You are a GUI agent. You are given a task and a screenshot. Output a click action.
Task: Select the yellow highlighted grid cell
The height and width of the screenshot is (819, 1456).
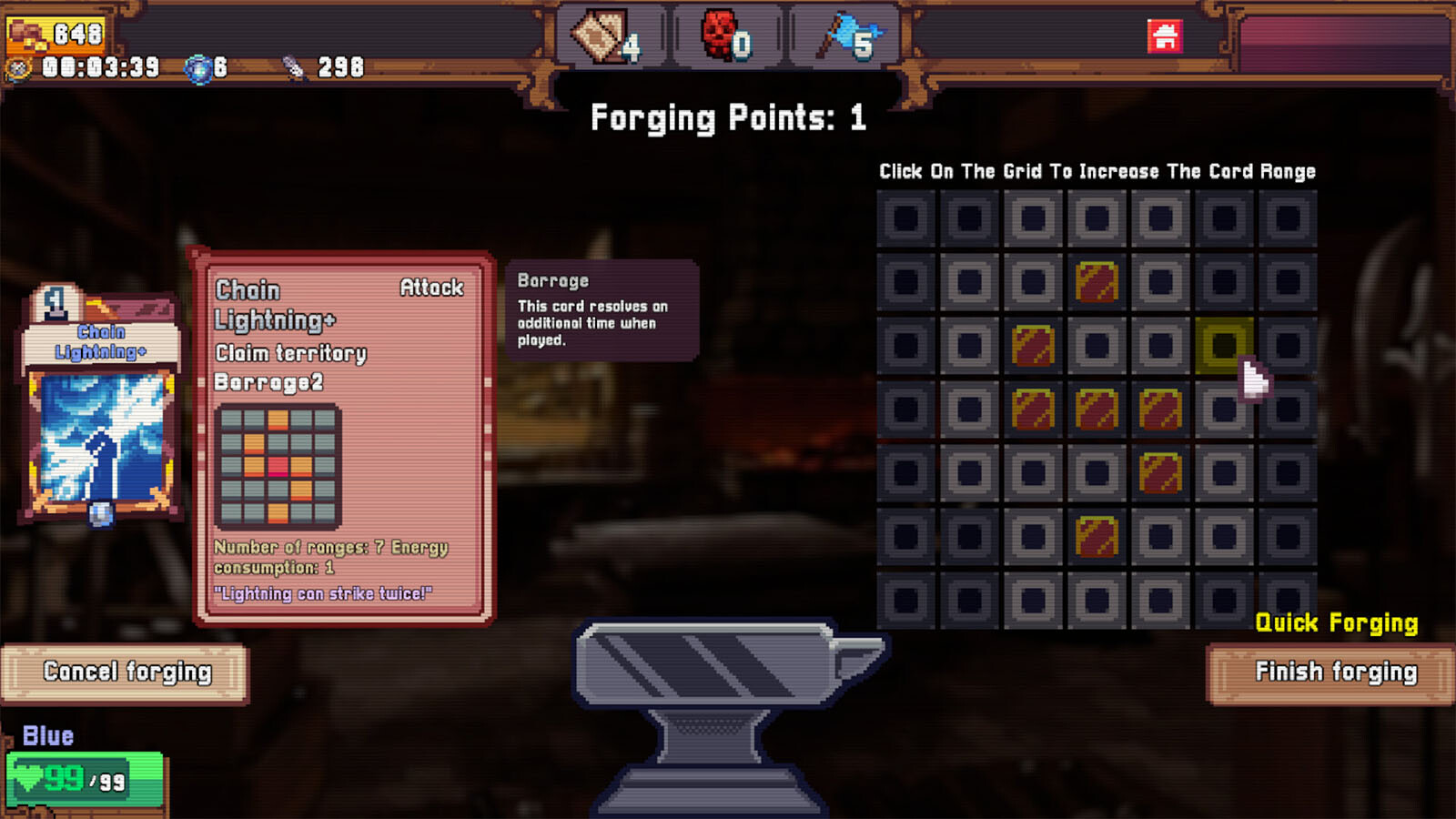coord(1223,346)
